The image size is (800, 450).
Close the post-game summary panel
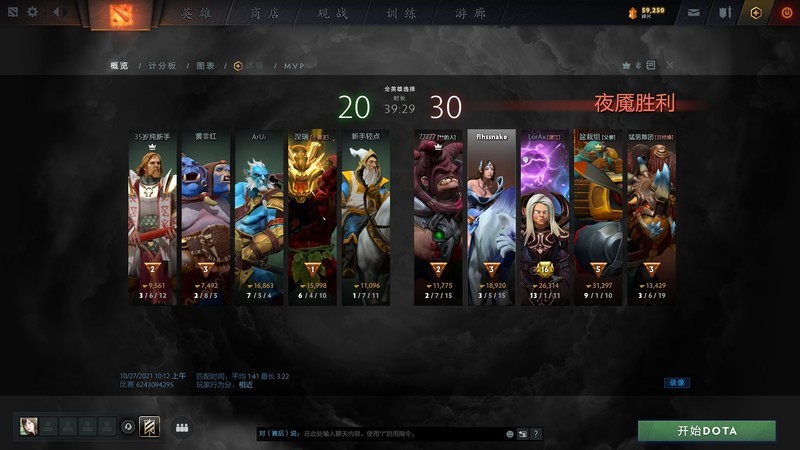pyautogui.click(x=669, y=65)
